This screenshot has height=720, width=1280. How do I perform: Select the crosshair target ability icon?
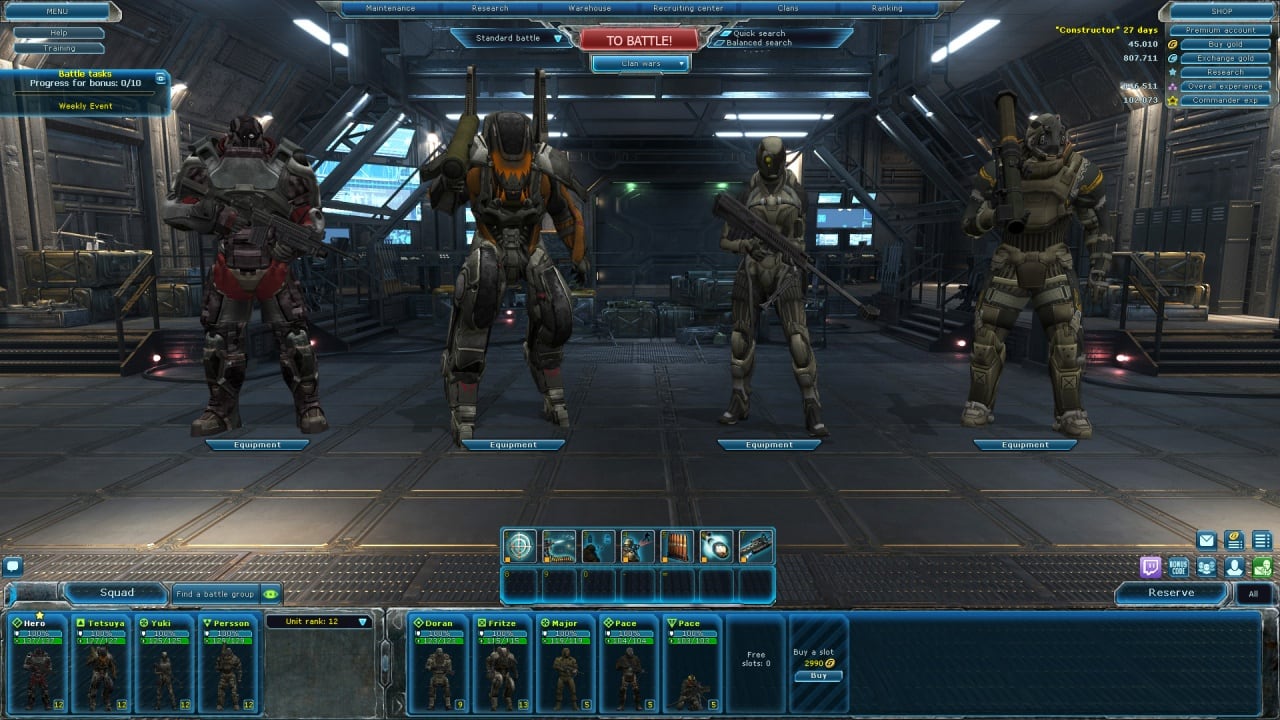[519, 546]
